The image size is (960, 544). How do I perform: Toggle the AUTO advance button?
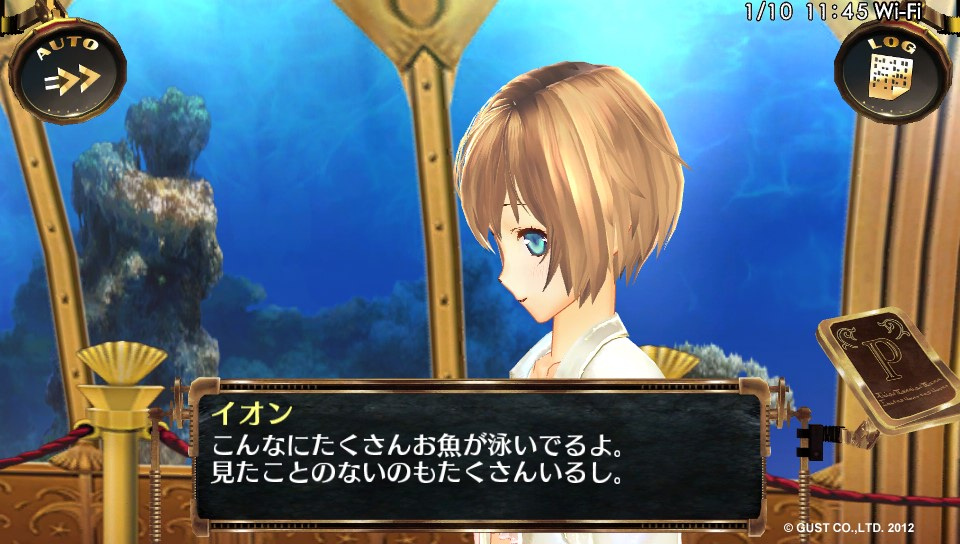pos(68,68)
